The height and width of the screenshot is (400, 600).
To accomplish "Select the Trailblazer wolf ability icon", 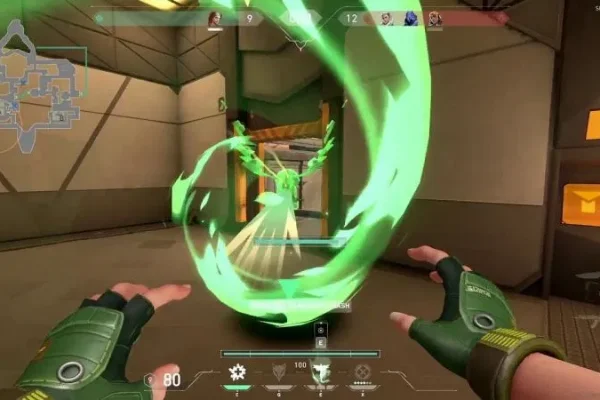I will 280,372.
